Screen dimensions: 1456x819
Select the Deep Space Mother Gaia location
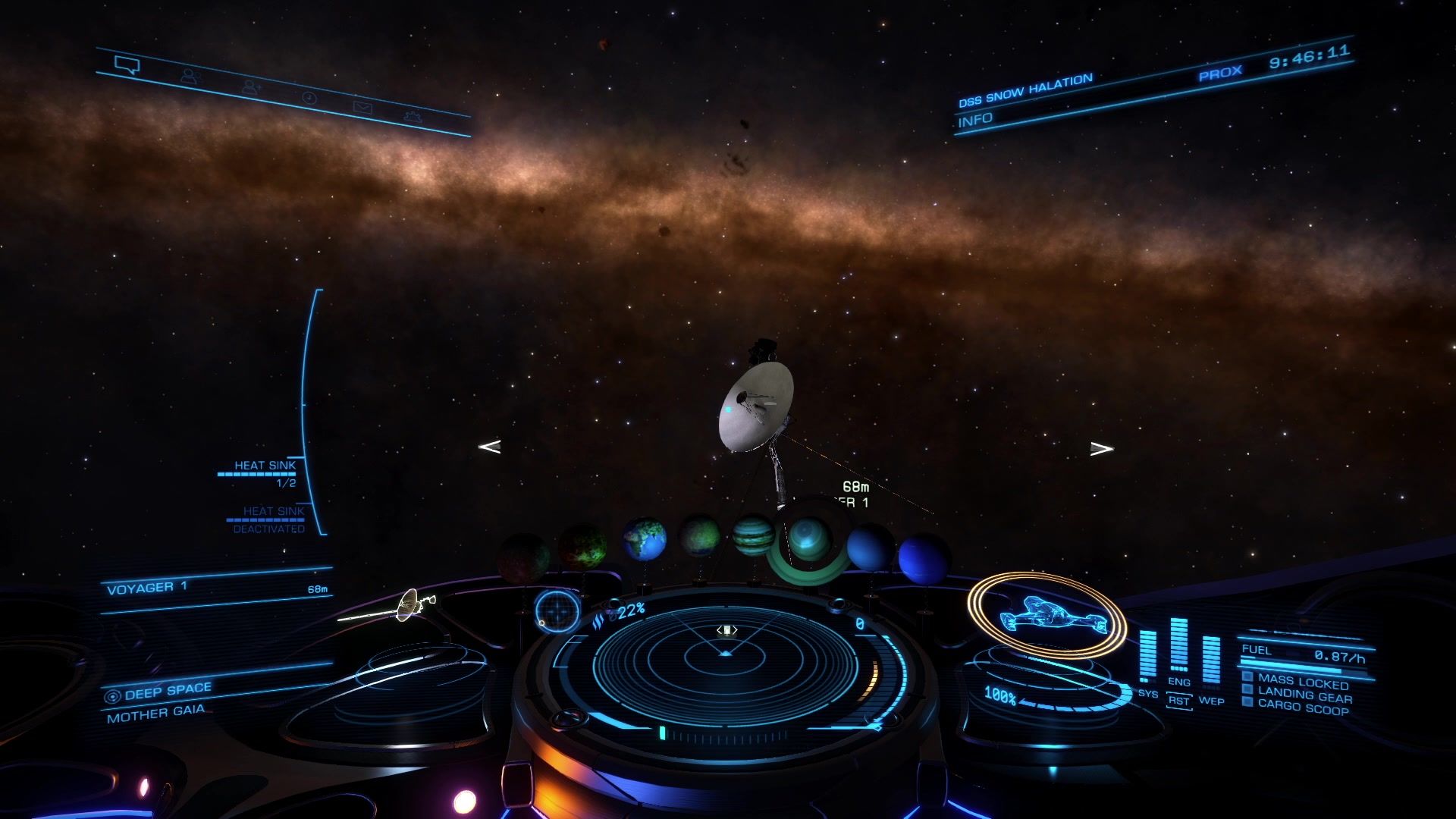point(159,702)
